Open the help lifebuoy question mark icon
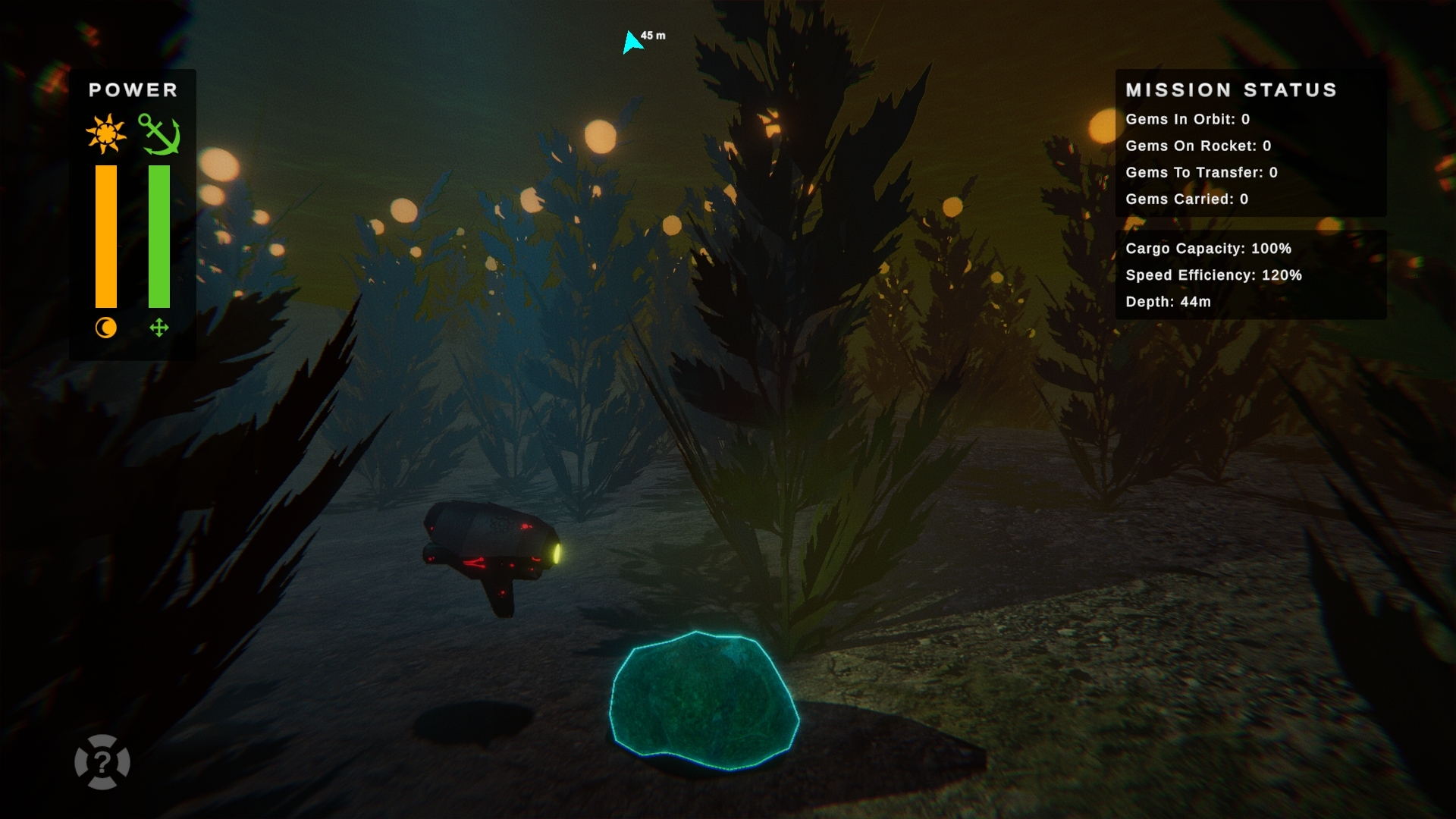Image resolution: width=1456 pixels, height=819 pixels. point(102,763)
